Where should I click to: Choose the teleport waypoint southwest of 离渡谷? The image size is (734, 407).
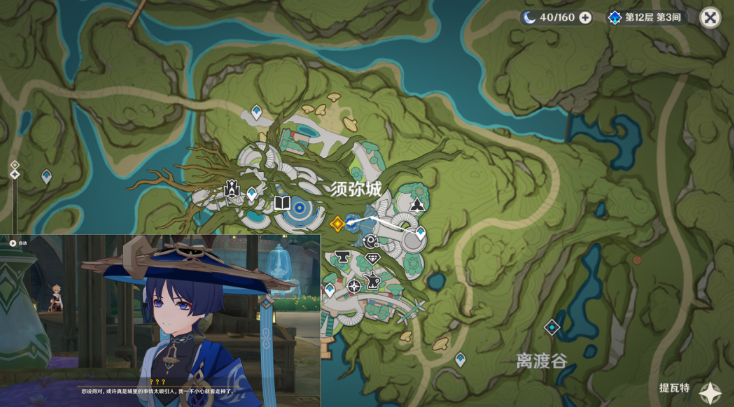[460, 358]
